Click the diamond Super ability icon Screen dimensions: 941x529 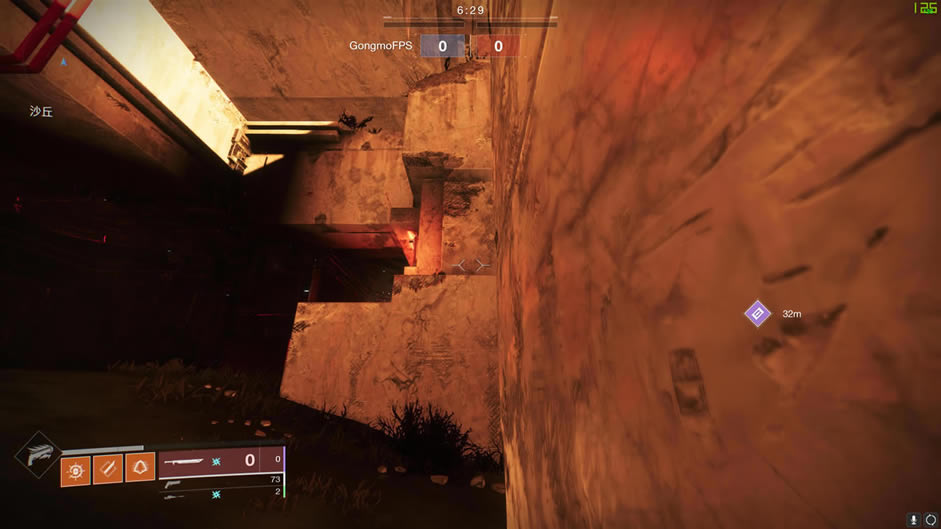point(37,456)
